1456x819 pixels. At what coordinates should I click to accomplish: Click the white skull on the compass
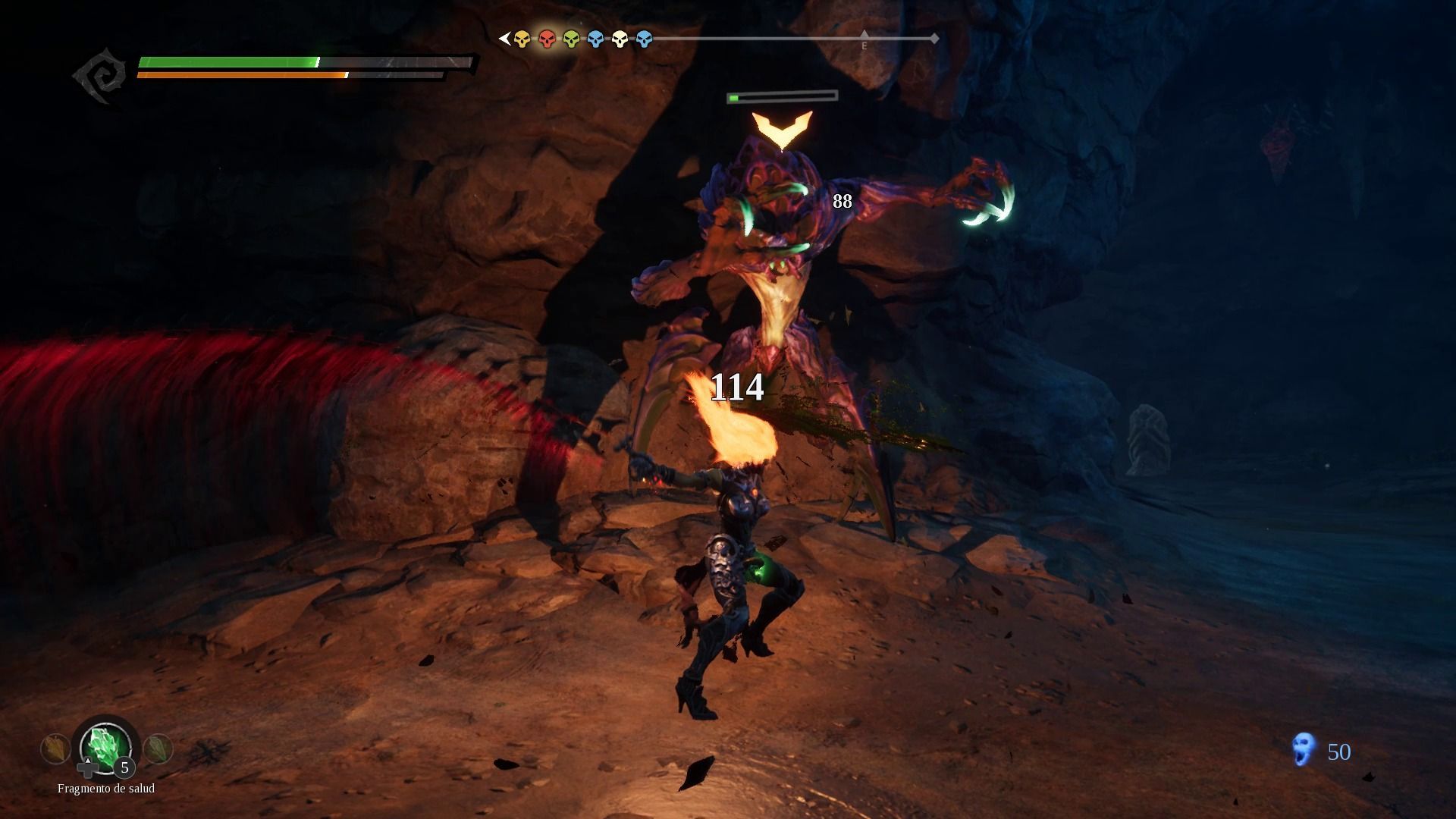pos(620,39)
